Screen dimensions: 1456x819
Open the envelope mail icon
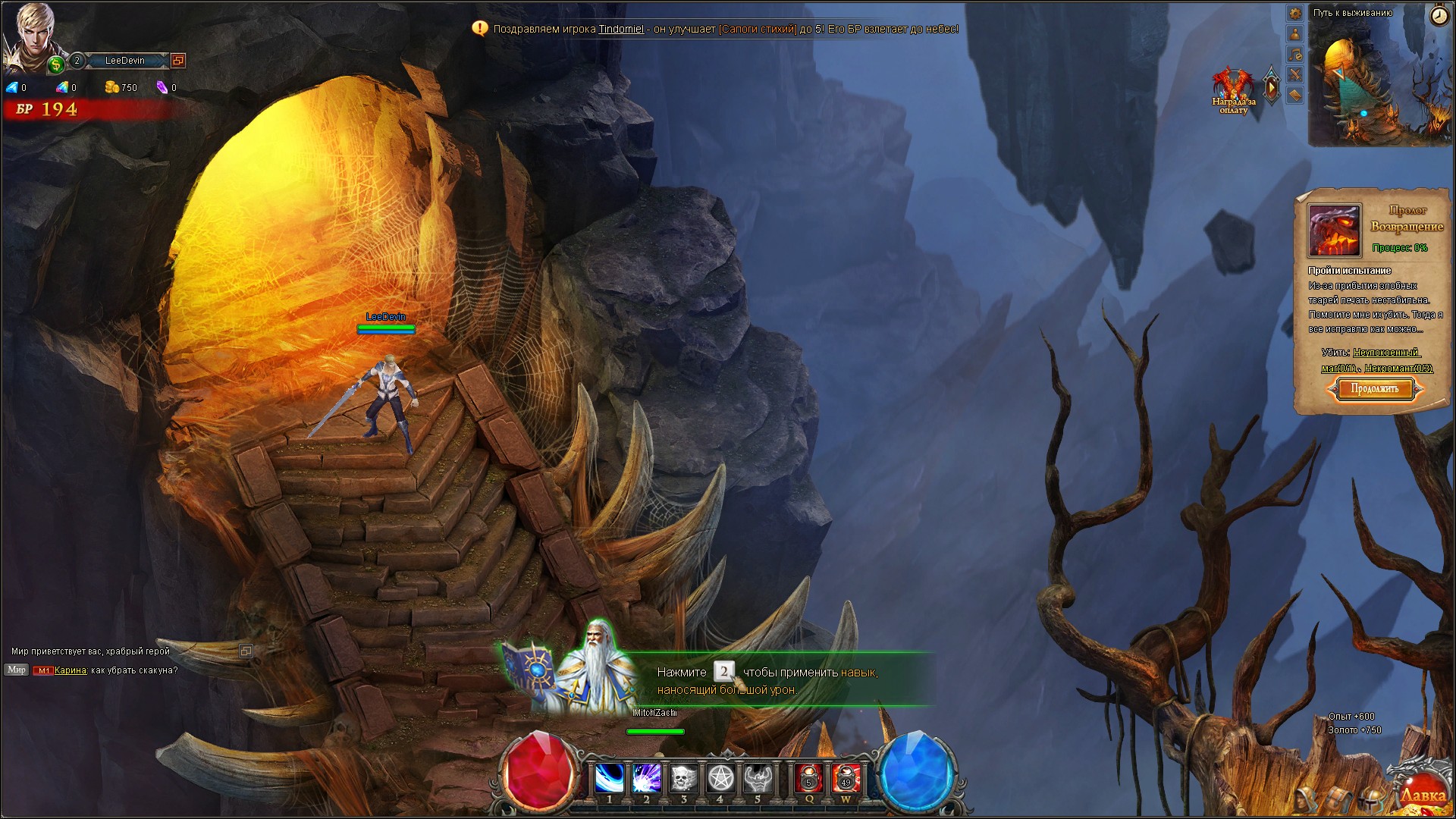[x=1295, y=95]
